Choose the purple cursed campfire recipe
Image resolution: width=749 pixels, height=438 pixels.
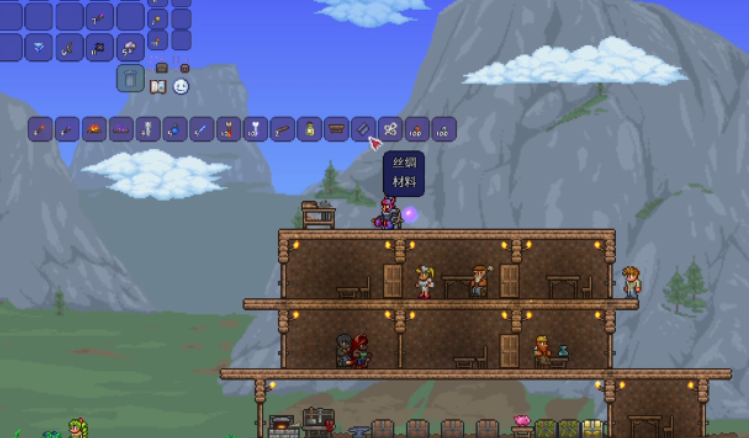point(121,129)
